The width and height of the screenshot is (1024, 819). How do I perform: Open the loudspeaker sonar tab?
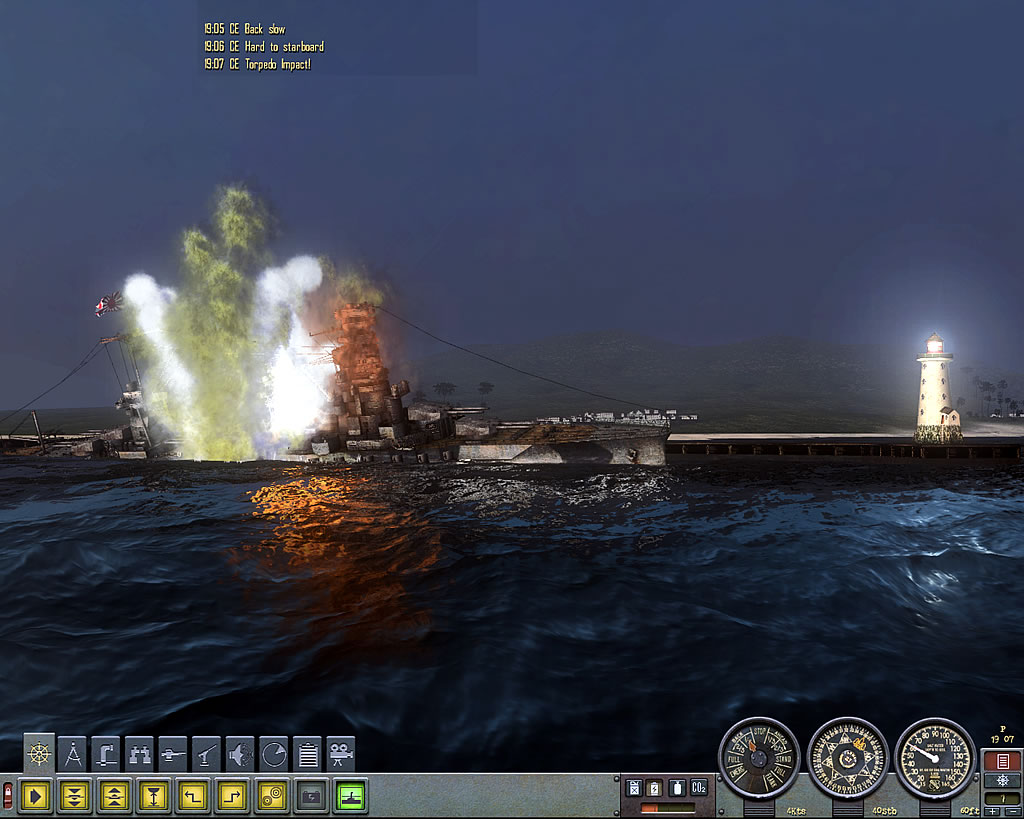point(241,755)
